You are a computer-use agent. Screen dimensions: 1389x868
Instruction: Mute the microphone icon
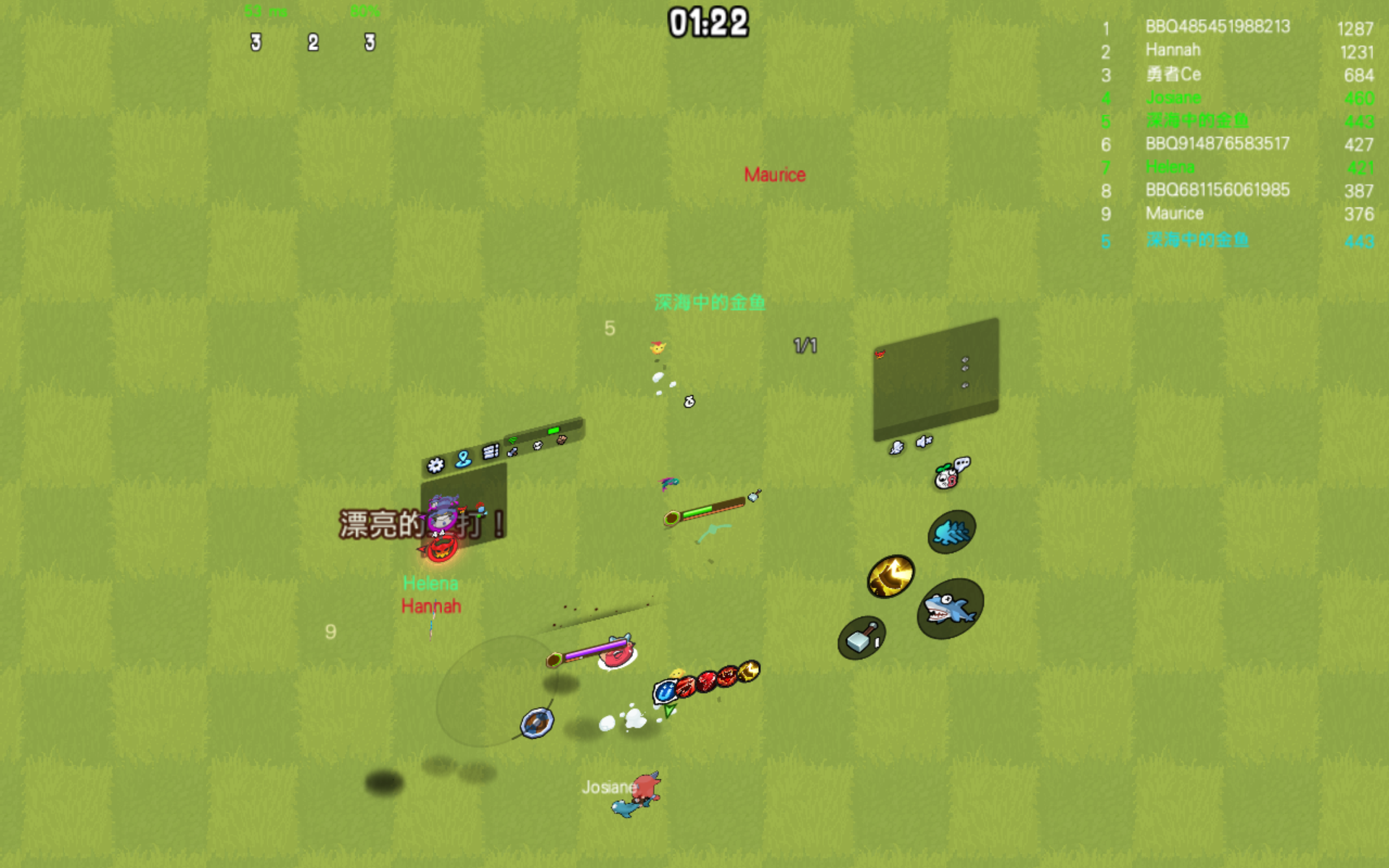(x=898, y=446)
